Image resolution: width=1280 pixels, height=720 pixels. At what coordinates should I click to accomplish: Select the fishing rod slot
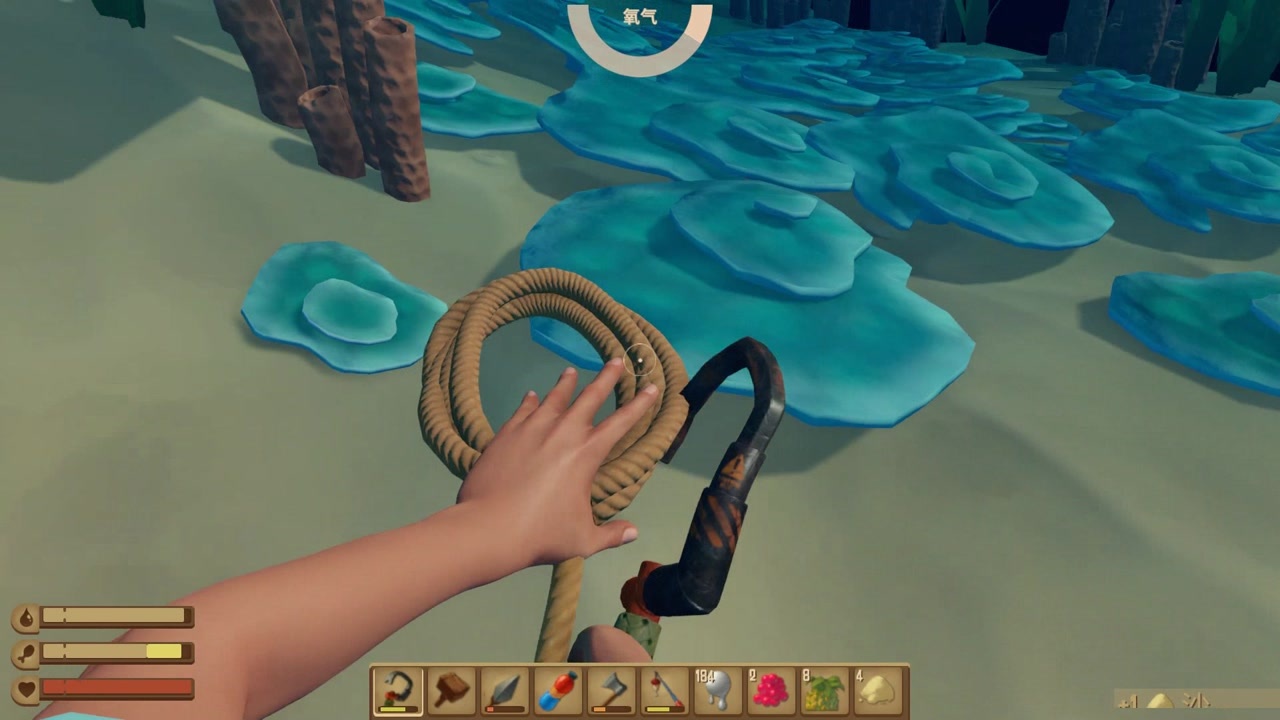coord(664,690)
